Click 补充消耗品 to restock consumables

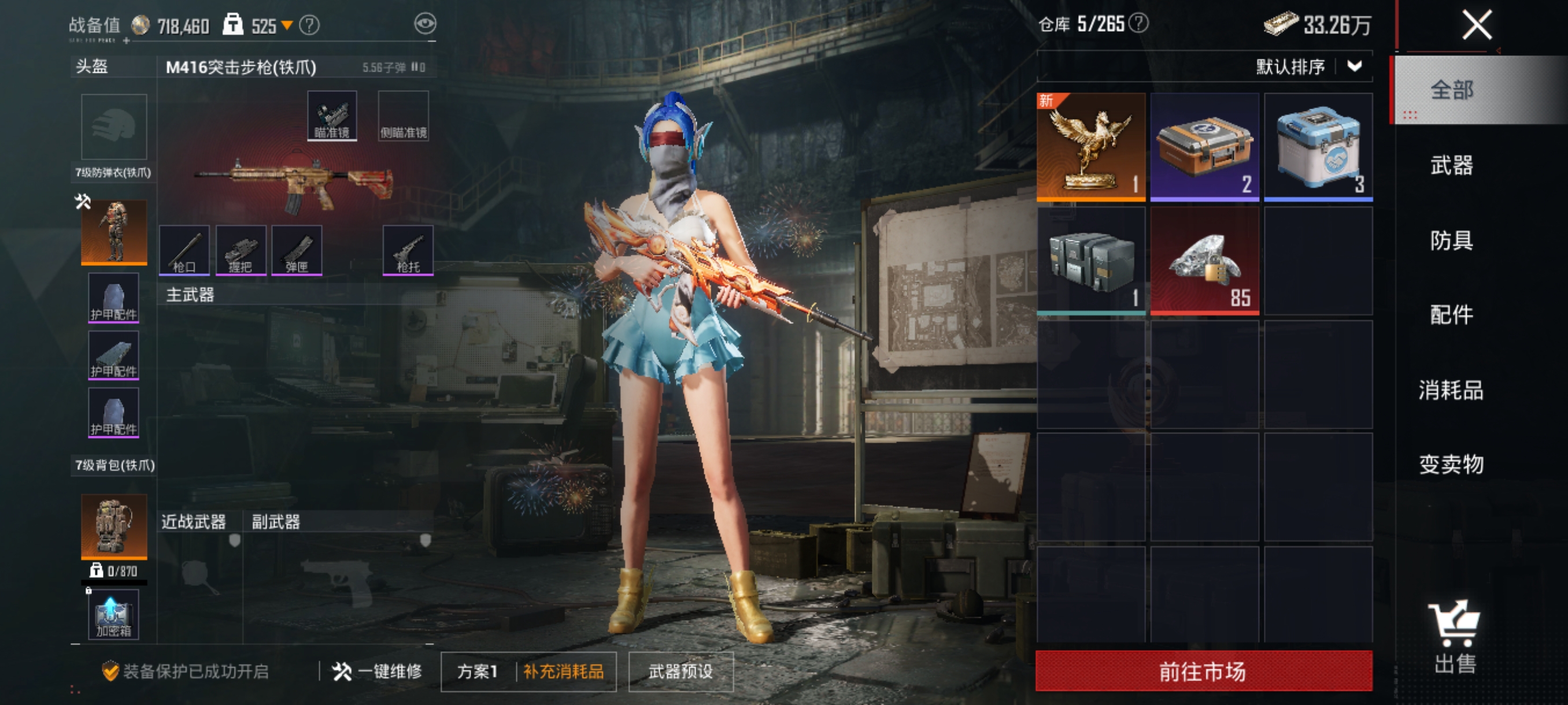coord(564,671)
